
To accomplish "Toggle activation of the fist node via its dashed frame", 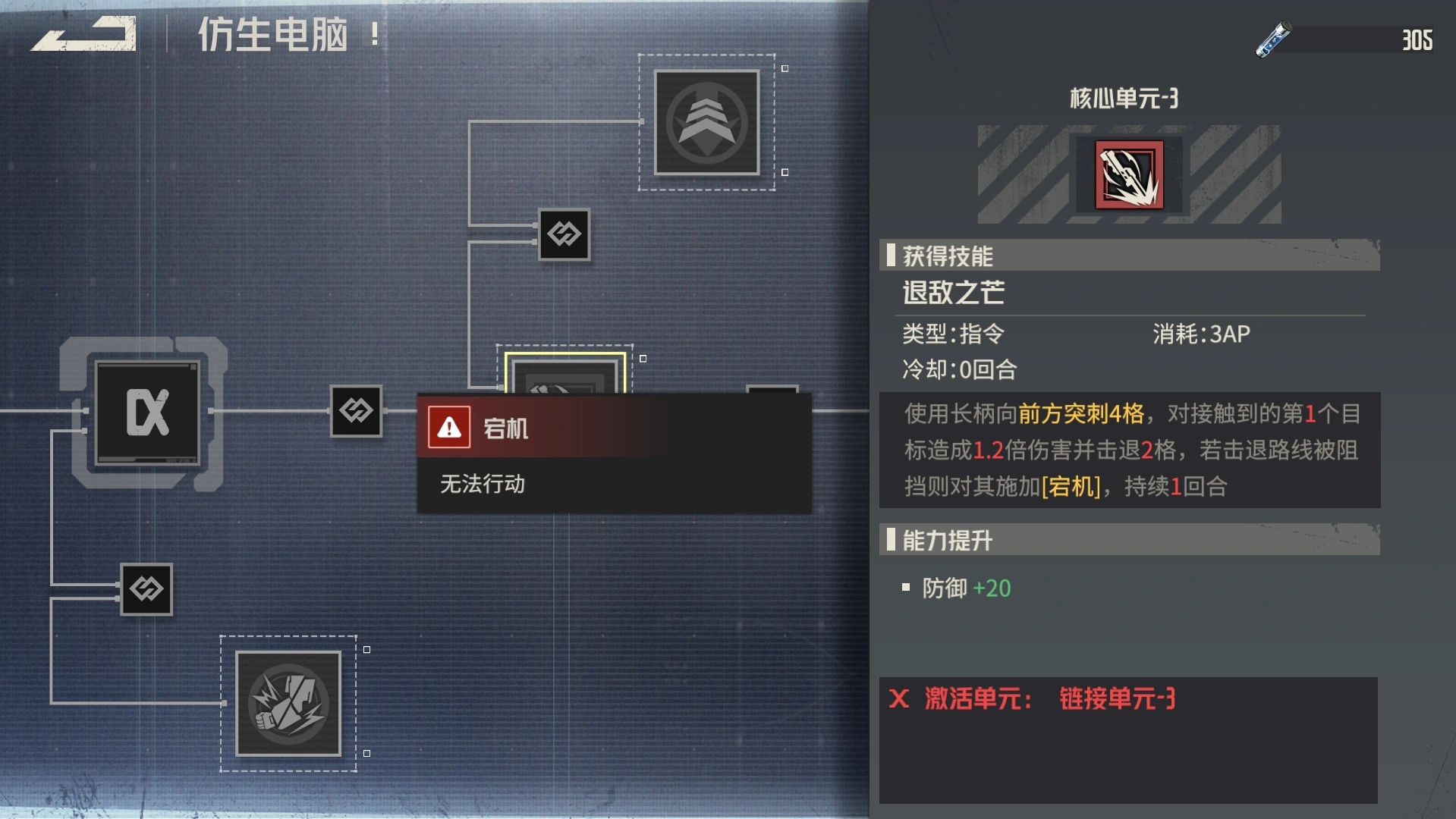I will coord(366,650).
